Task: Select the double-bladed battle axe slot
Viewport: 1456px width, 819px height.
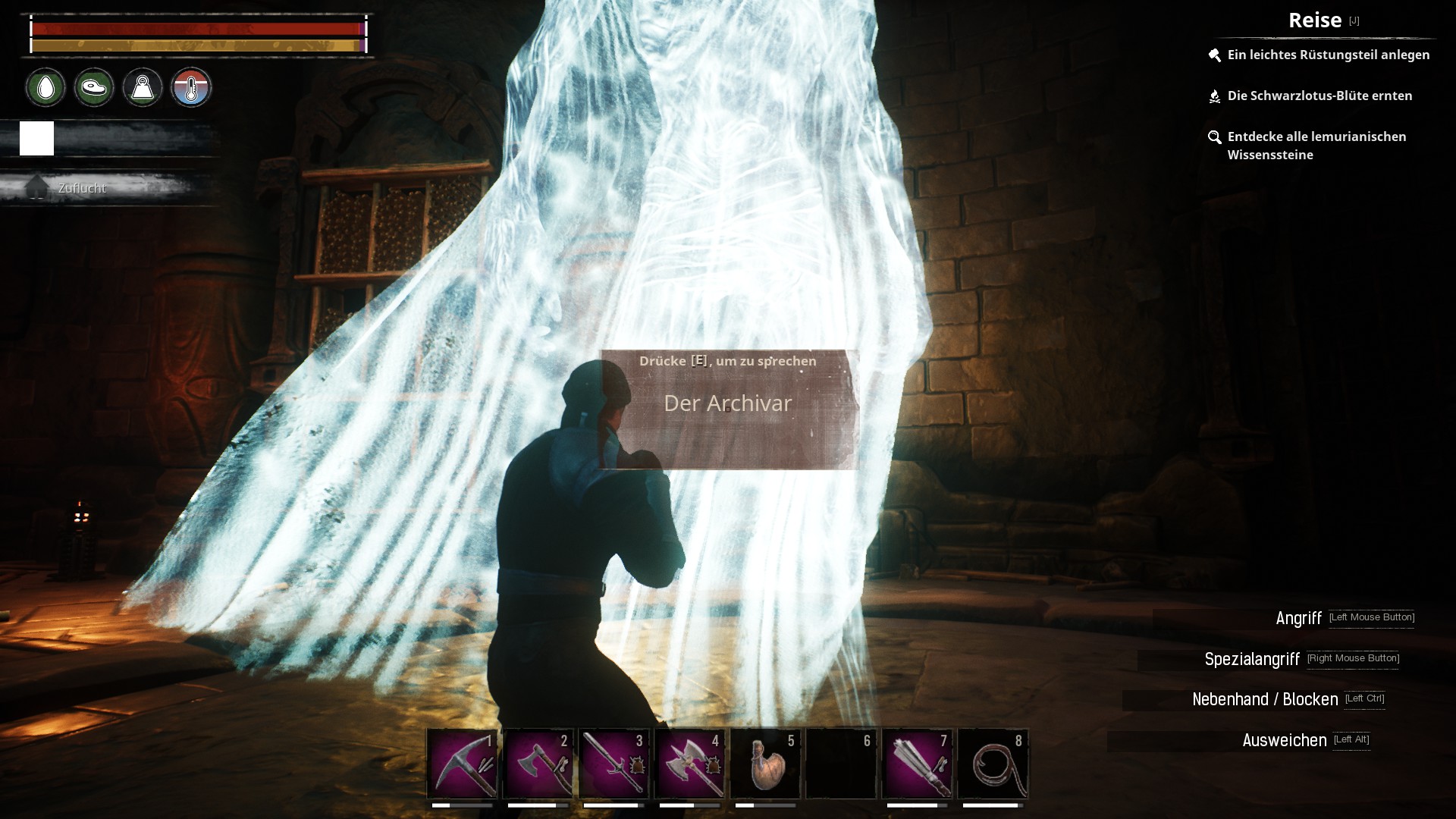Action: coord(689,764)
